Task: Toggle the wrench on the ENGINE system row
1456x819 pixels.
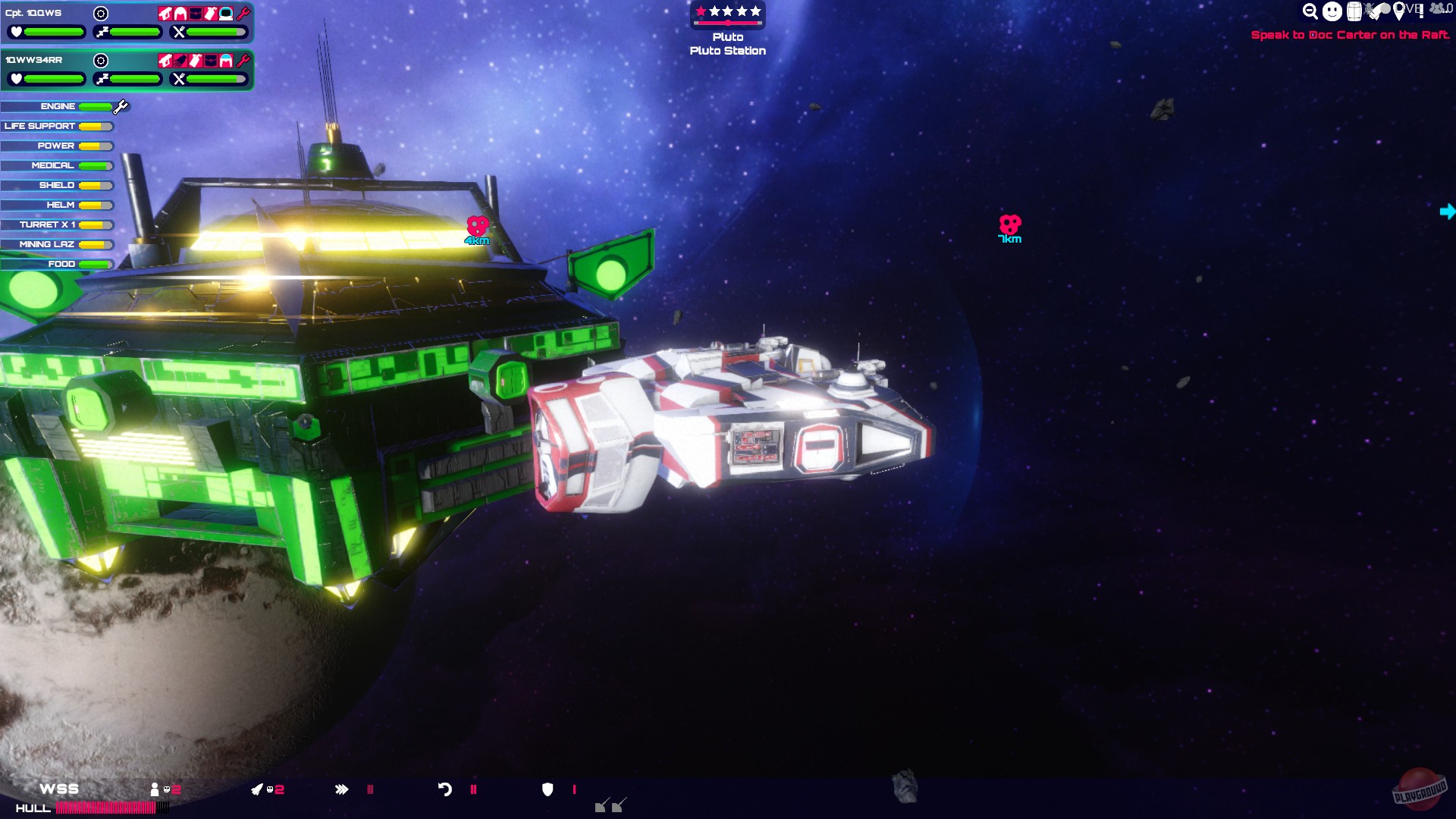Action: coord(119,106)
